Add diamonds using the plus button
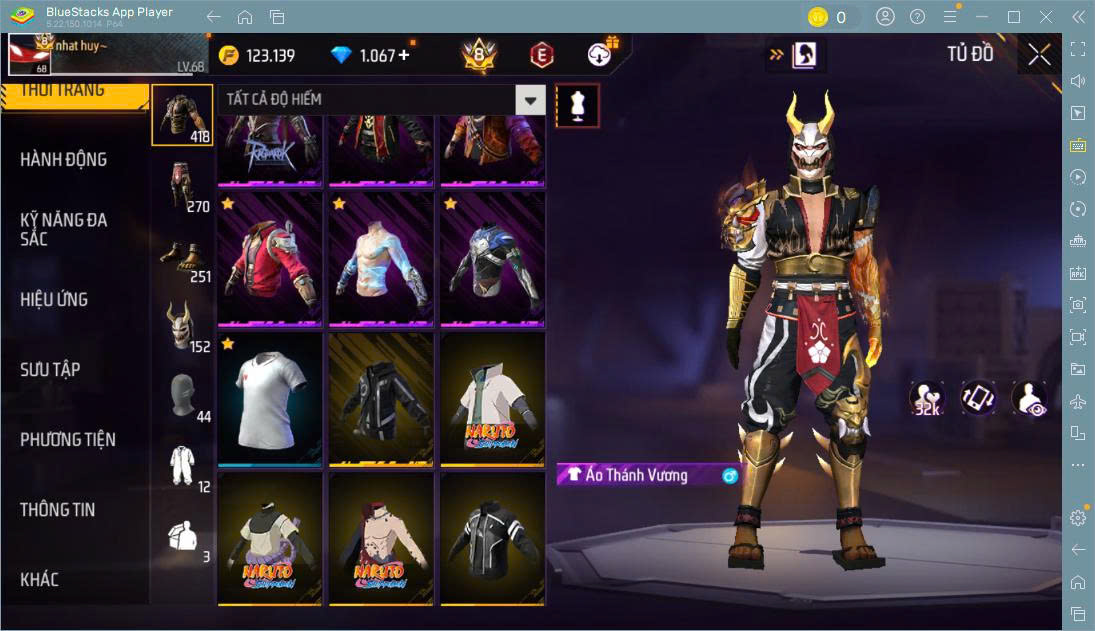Screen dimensions: 1095x631 click(404, 55)
